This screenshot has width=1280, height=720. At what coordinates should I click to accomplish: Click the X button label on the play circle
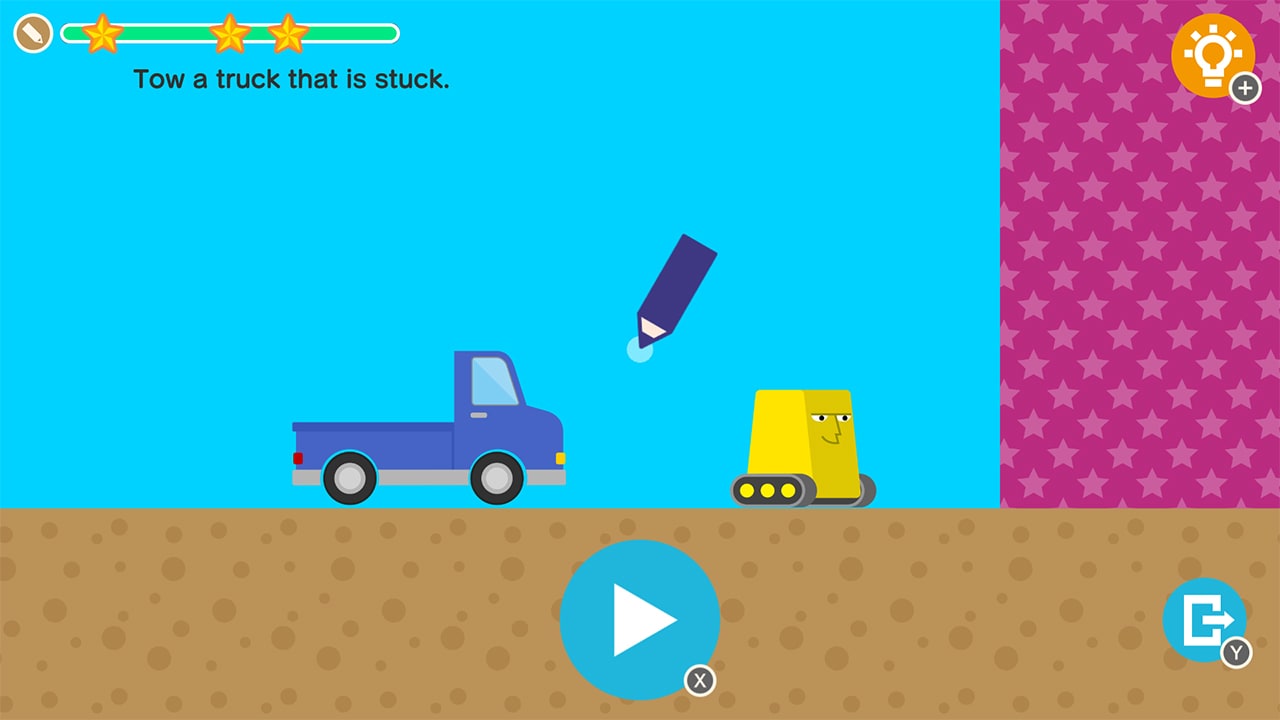point(701,681)
